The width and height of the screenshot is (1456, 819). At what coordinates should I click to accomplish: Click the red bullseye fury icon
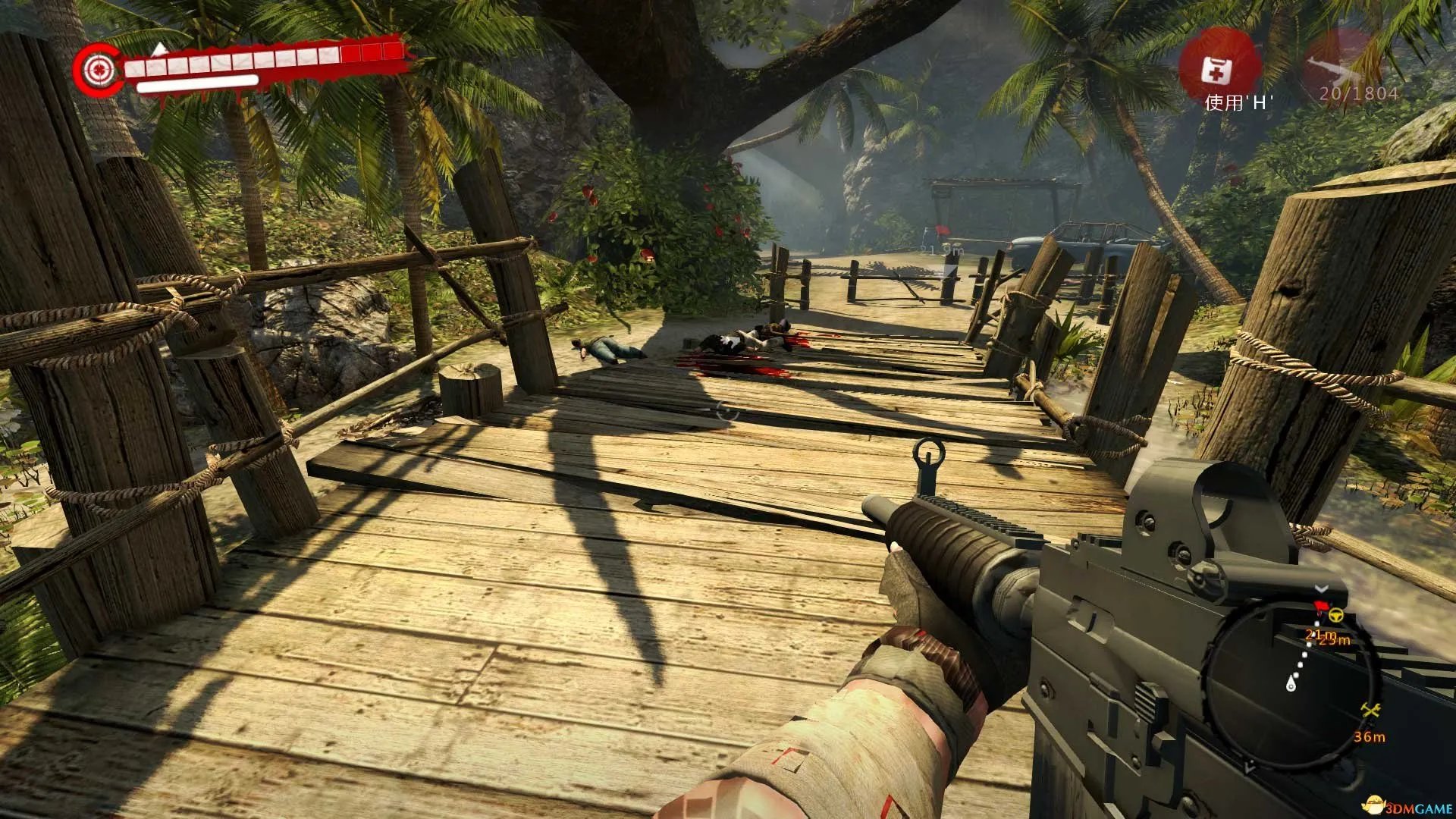[98, 71]
